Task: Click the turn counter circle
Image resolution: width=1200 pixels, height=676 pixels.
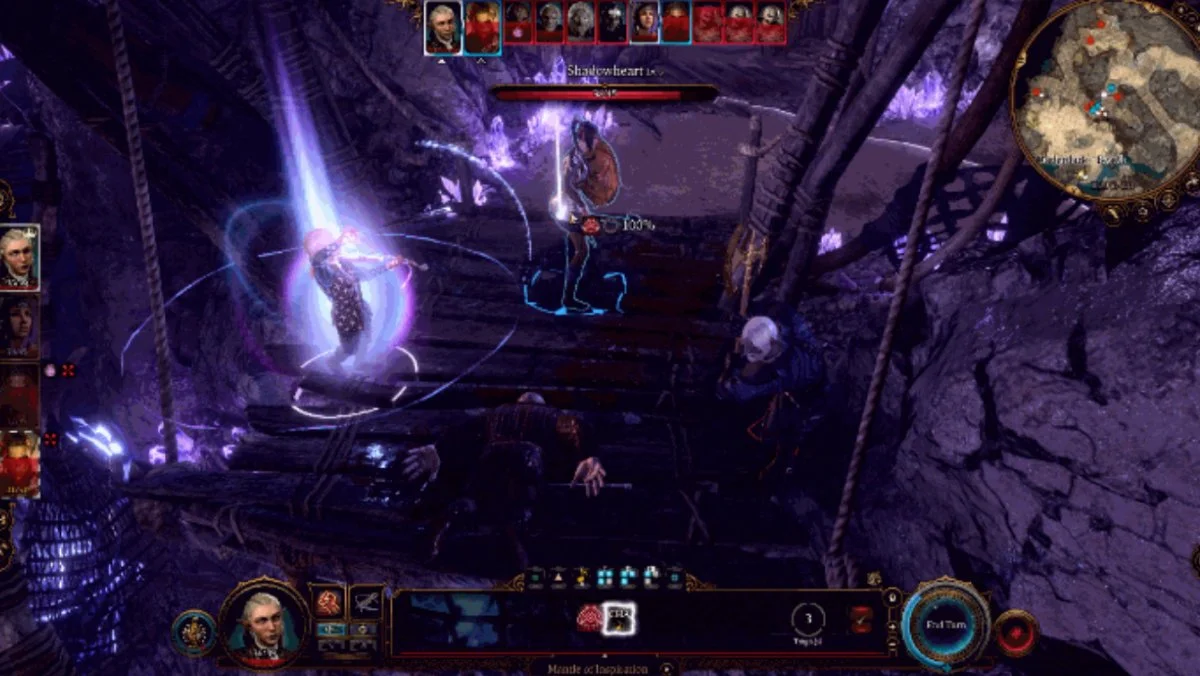Action: pos(808,620)
